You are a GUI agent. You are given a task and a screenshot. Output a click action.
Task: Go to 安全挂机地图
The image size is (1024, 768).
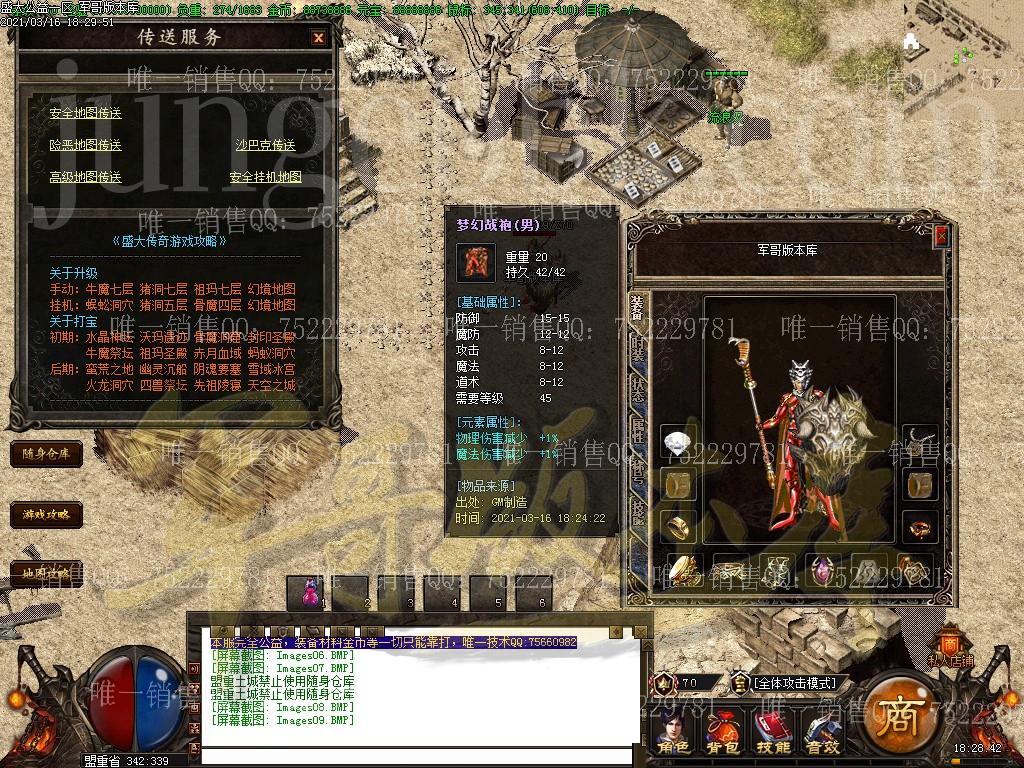tap(265, 177)
